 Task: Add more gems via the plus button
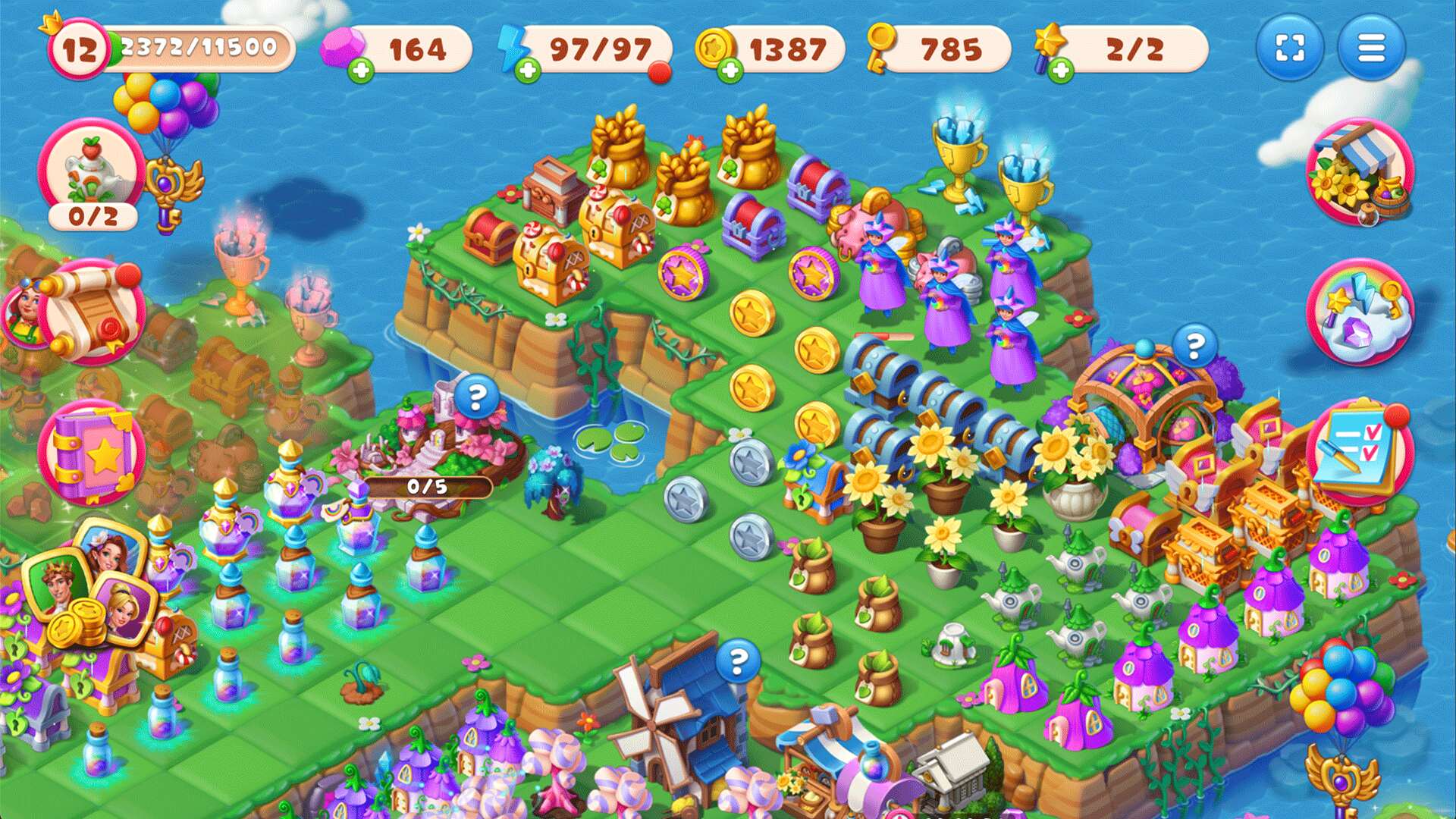click(362, 71)
